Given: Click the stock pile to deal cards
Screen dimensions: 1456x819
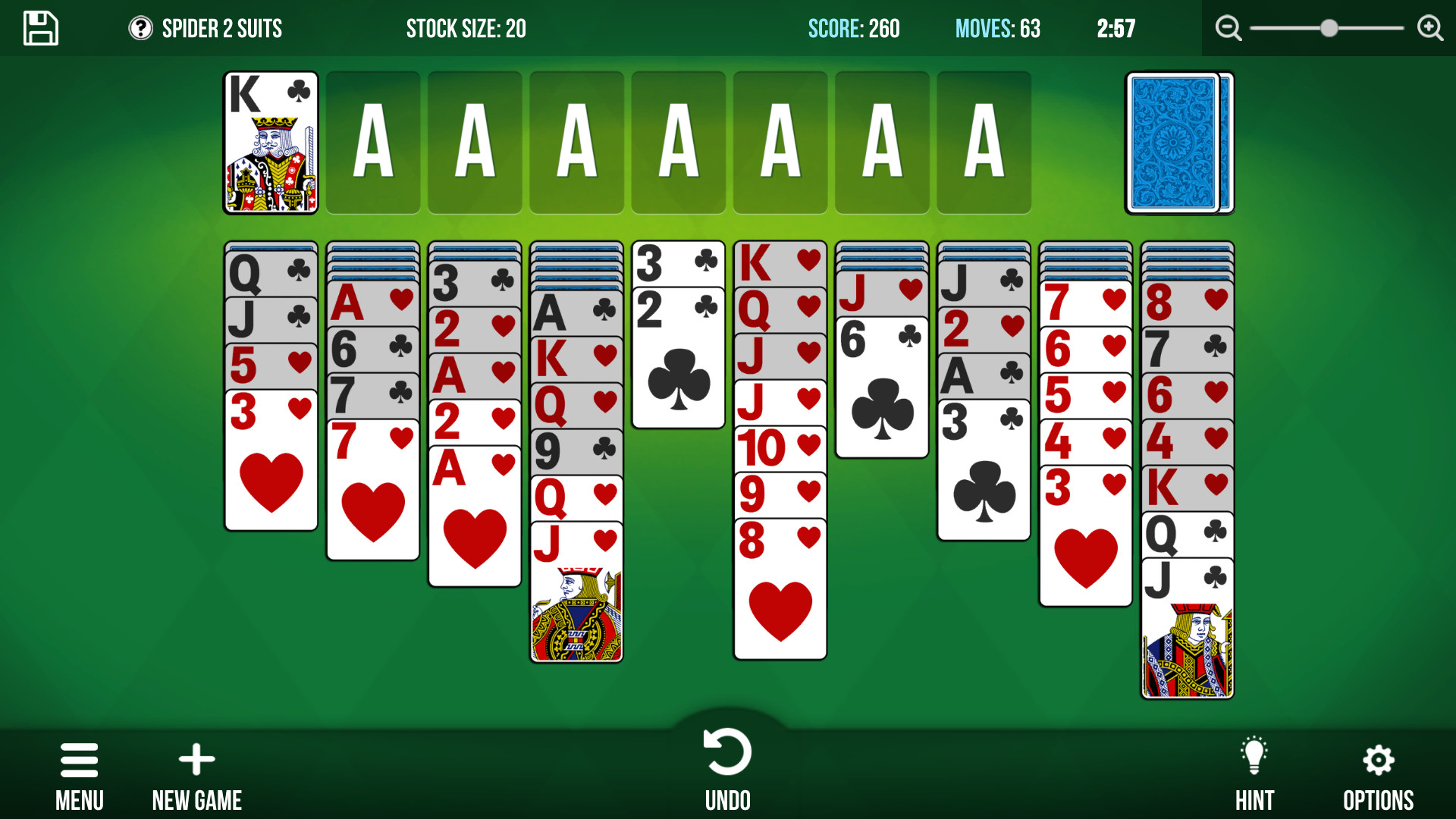Looking at the screenshot, I should (x=1175, y=143).
